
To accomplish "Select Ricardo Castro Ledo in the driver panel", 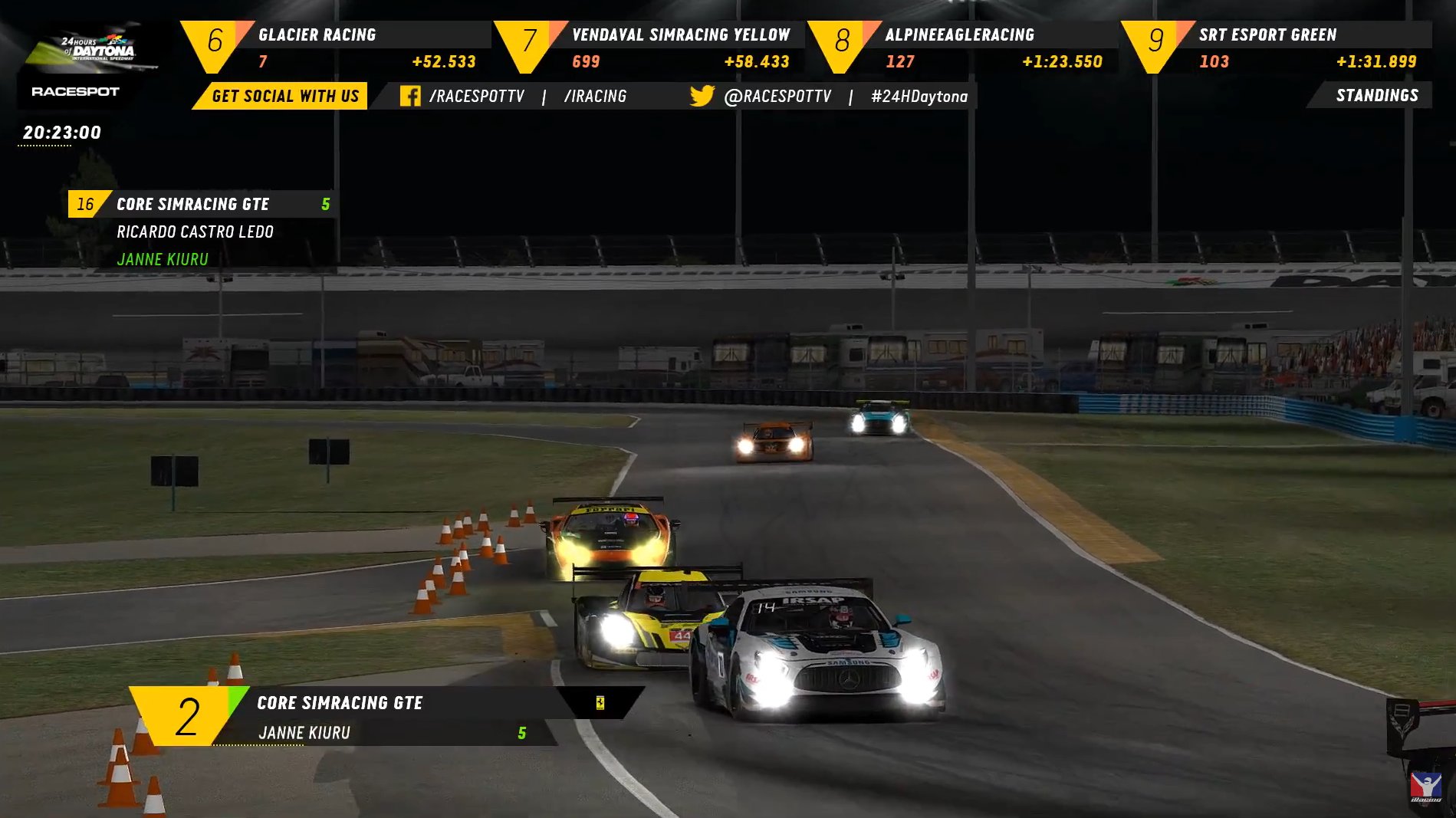I will (195, 232).
